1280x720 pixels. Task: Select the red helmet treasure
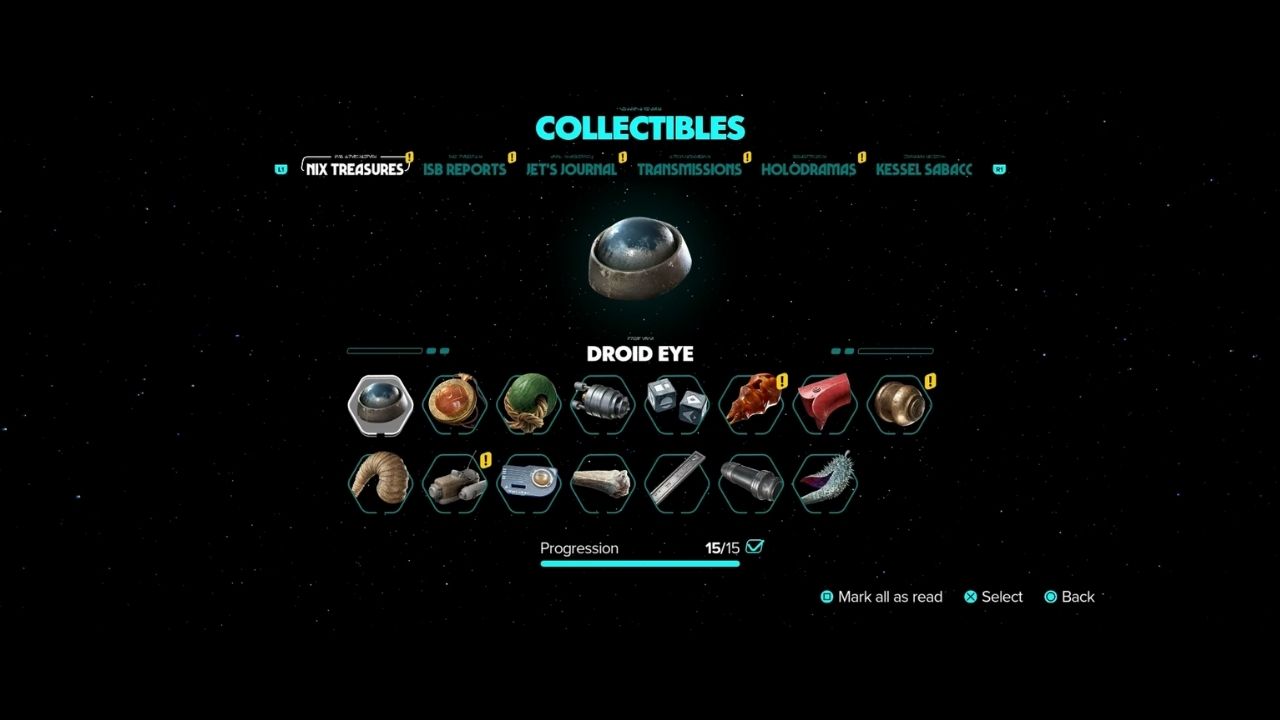click(x=824, y=403)
